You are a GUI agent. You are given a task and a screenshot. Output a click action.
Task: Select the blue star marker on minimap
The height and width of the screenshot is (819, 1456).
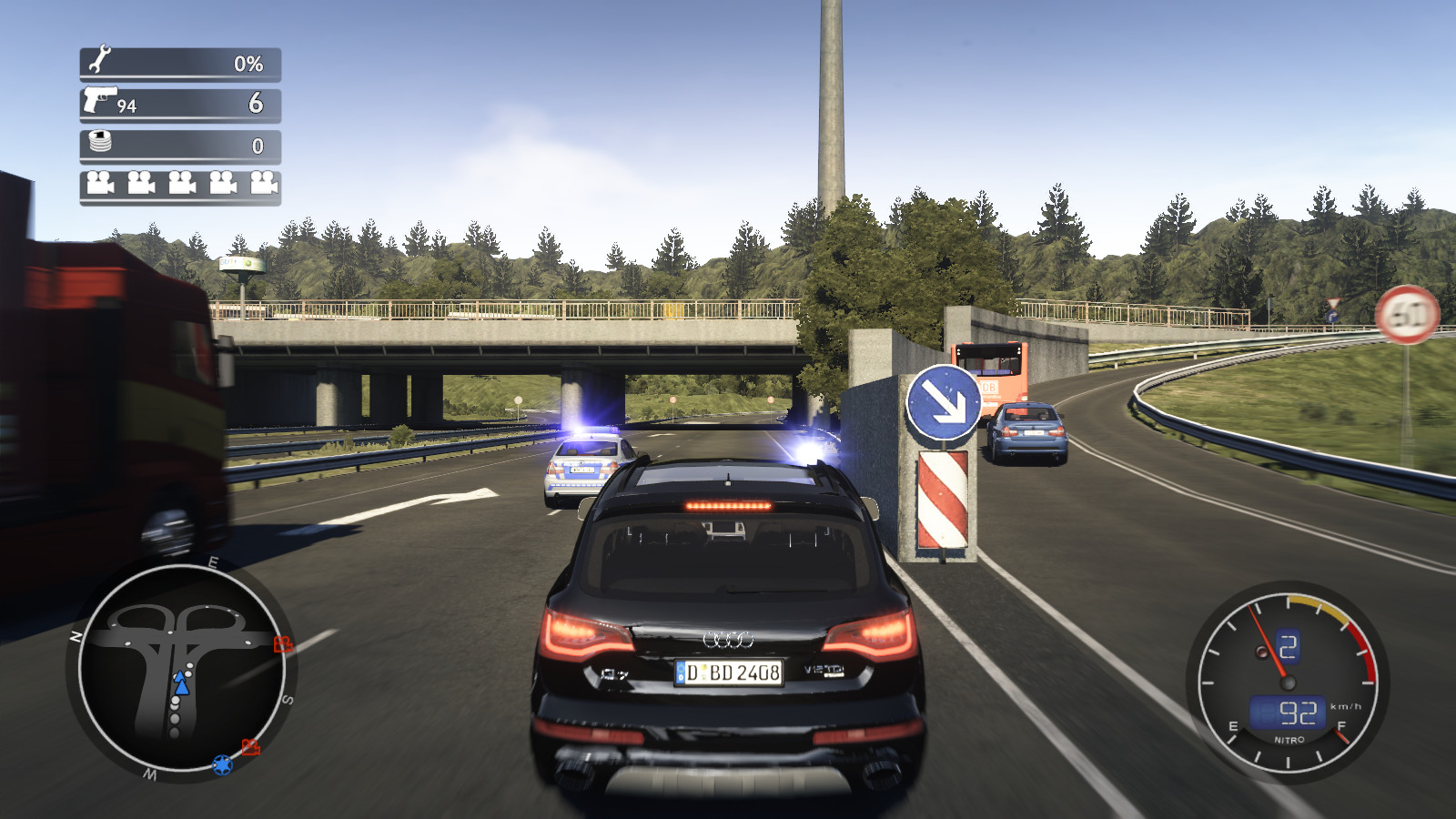222,765
